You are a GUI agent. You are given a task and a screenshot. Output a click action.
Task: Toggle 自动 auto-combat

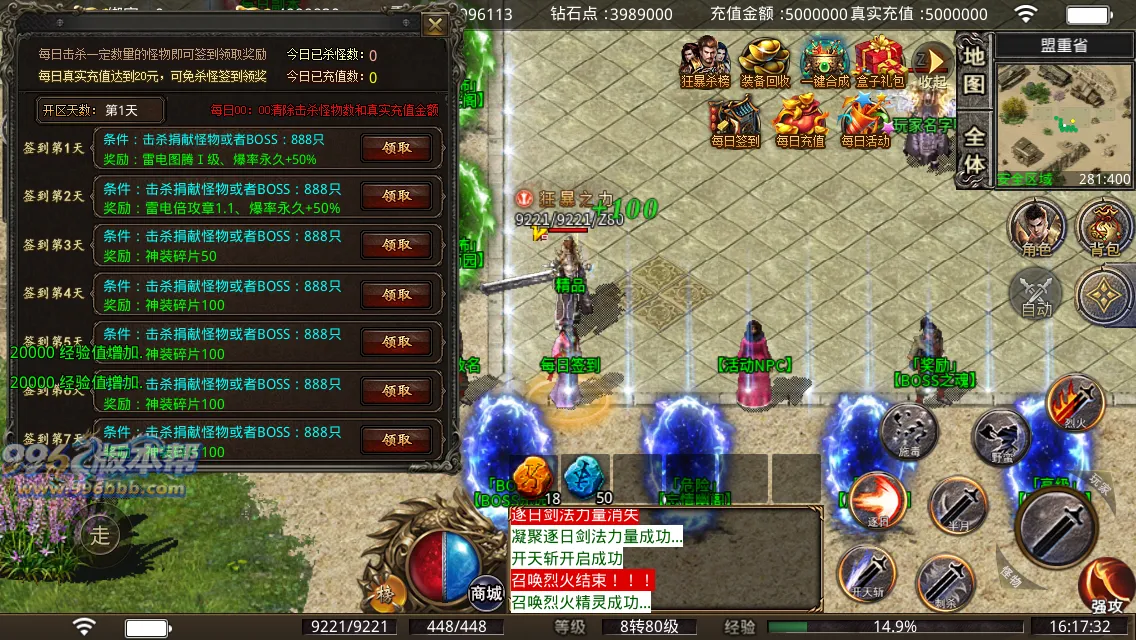coord(1036,295)
